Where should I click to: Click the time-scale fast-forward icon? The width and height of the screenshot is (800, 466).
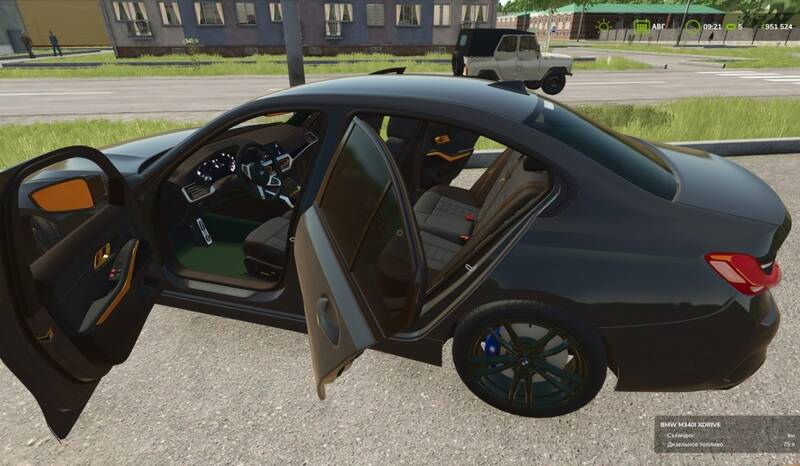point(730,26)
